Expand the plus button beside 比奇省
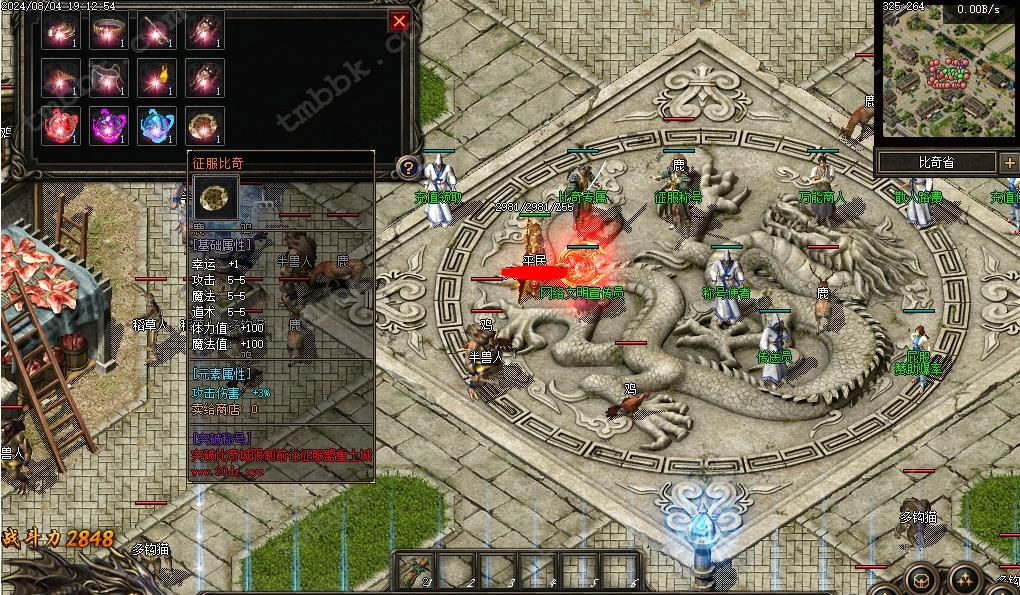The height and width of the screenshot is (595, 1020). pyautogui.click(x=1009, y=162)
